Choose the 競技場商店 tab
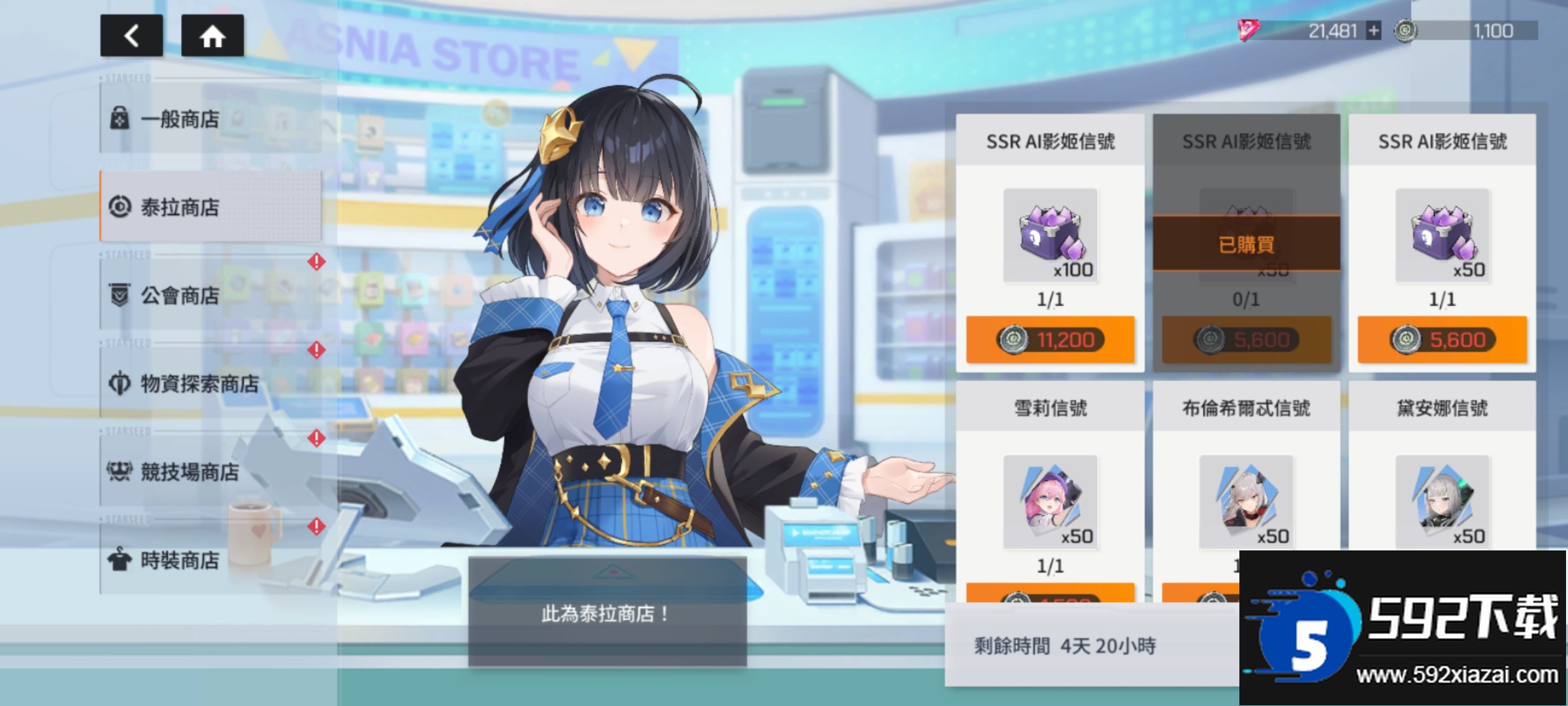 (210, 471)
